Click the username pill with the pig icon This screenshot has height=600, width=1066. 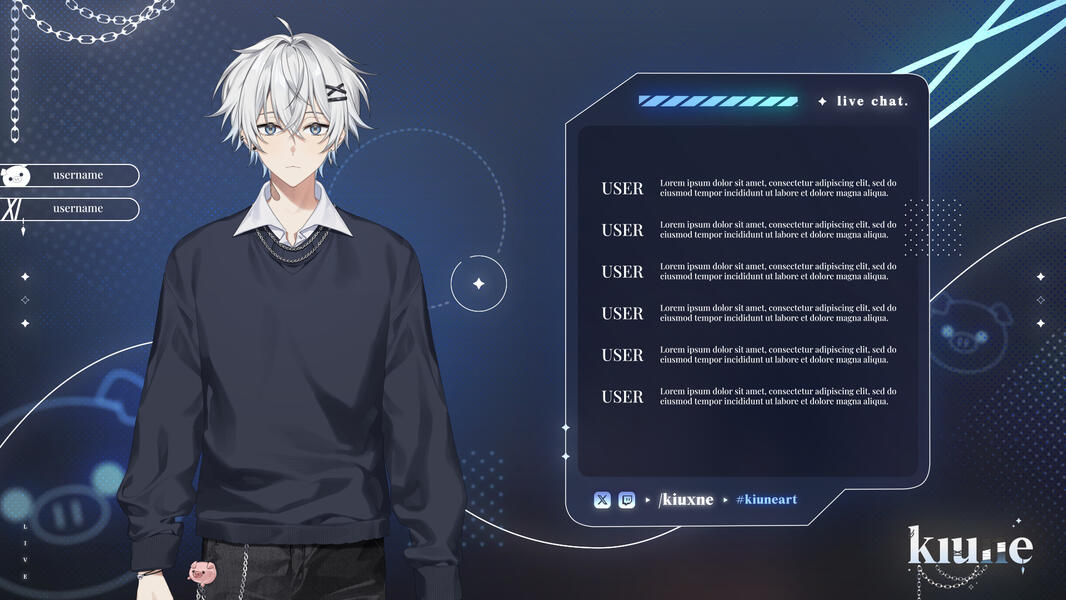pos(70,176)
